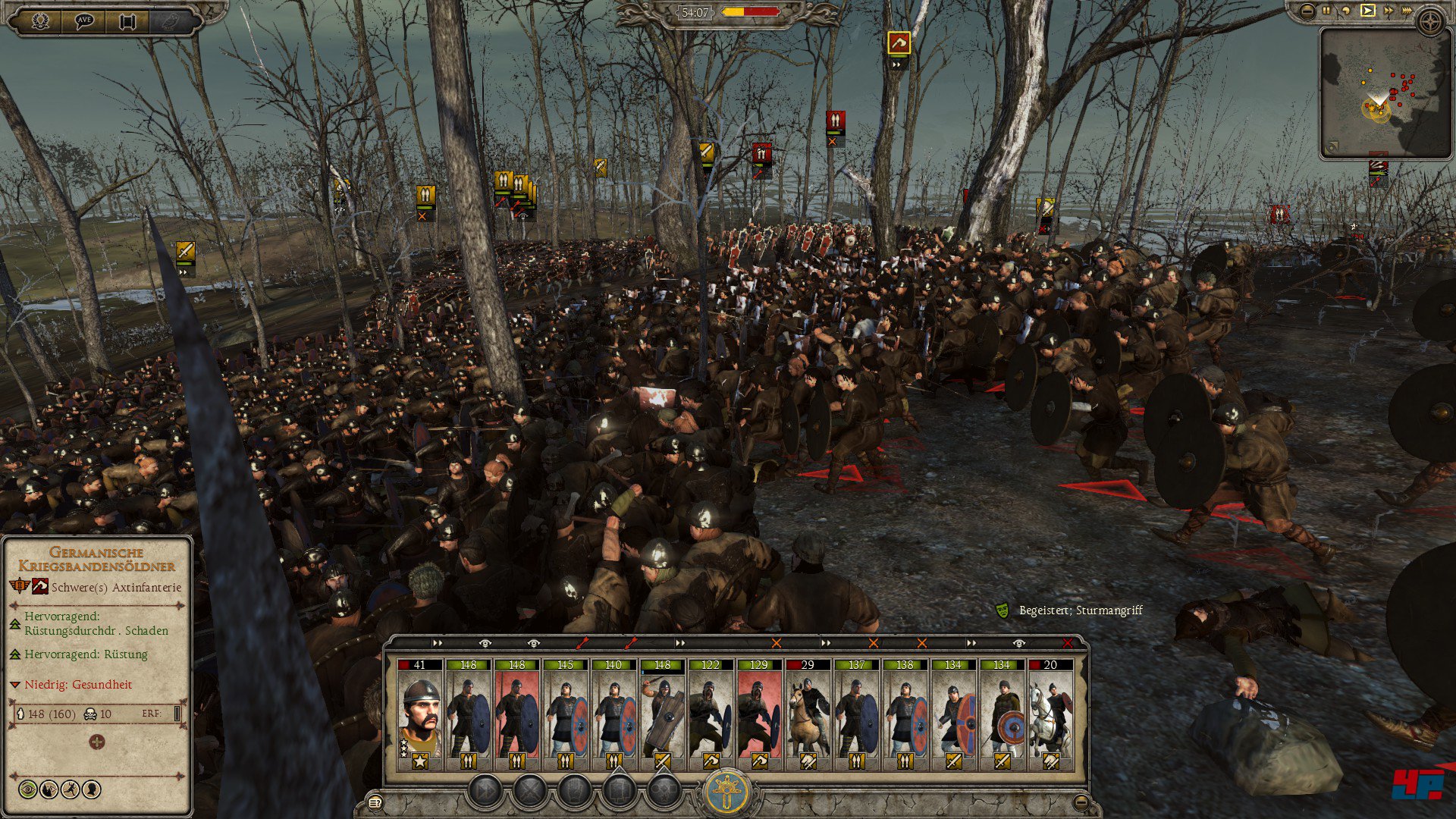1456x819 pixels.
Task: Open the AVE chat bubble
Action: (x=84, y=21)
